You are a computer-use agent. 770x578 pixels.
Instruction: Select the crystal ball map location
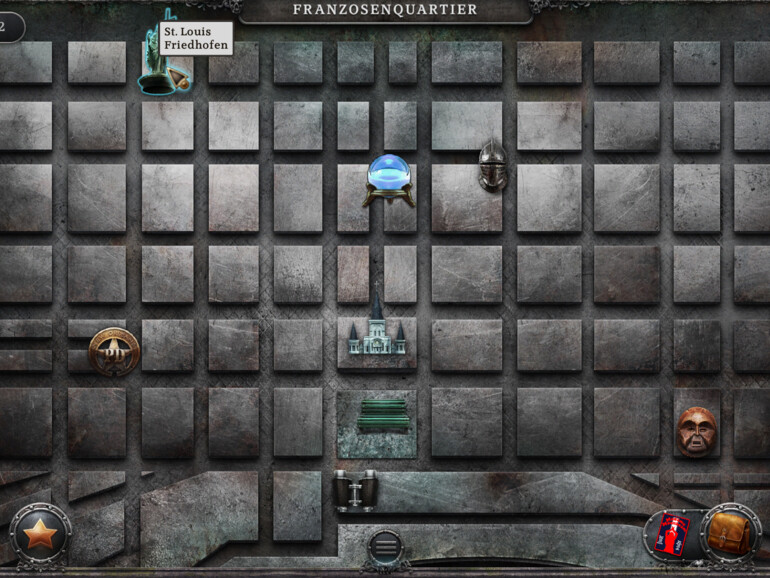pyautogui.click(x=389, y=179)
